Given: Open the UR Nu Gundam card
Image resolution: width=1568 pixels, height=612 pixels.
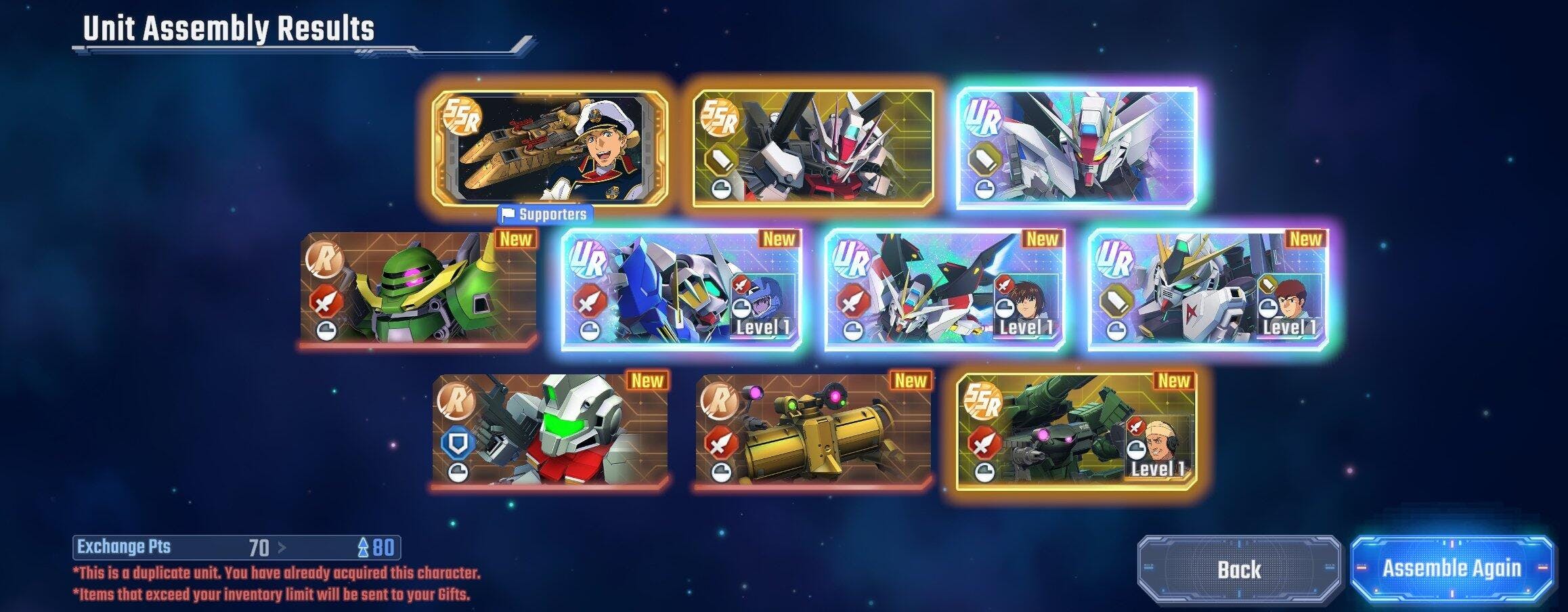Looking at the screenshot, I should pos(1208,290).
